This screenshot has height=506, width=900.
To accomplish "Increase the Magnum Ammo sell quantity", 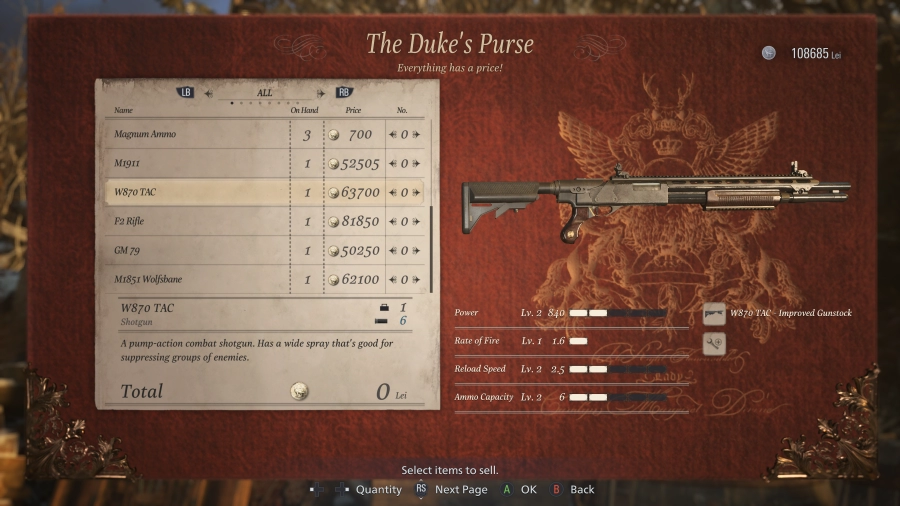I will (x=415, y=135).
